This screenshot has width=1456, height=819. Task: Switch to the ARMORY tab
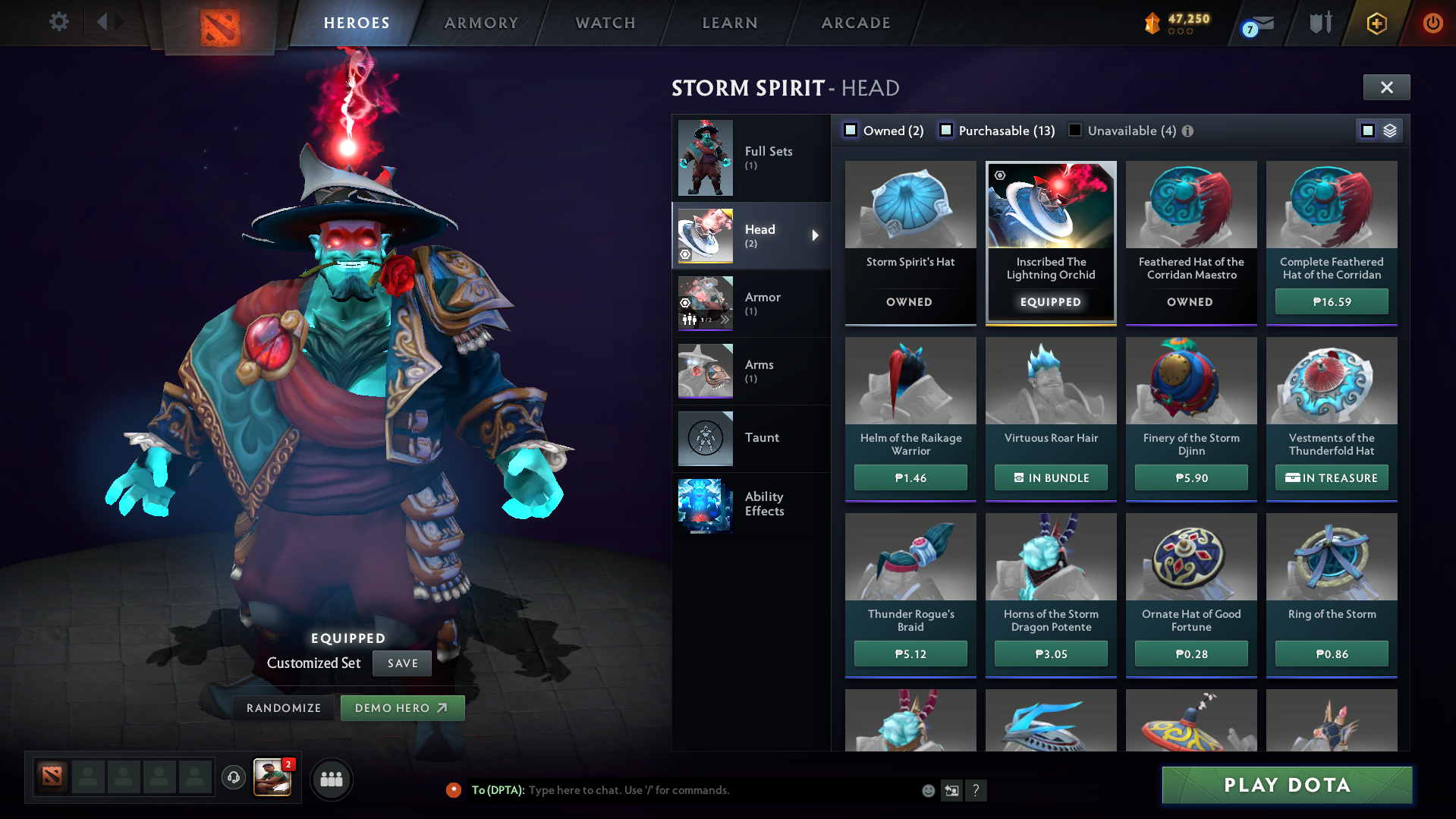pos(482,23)
